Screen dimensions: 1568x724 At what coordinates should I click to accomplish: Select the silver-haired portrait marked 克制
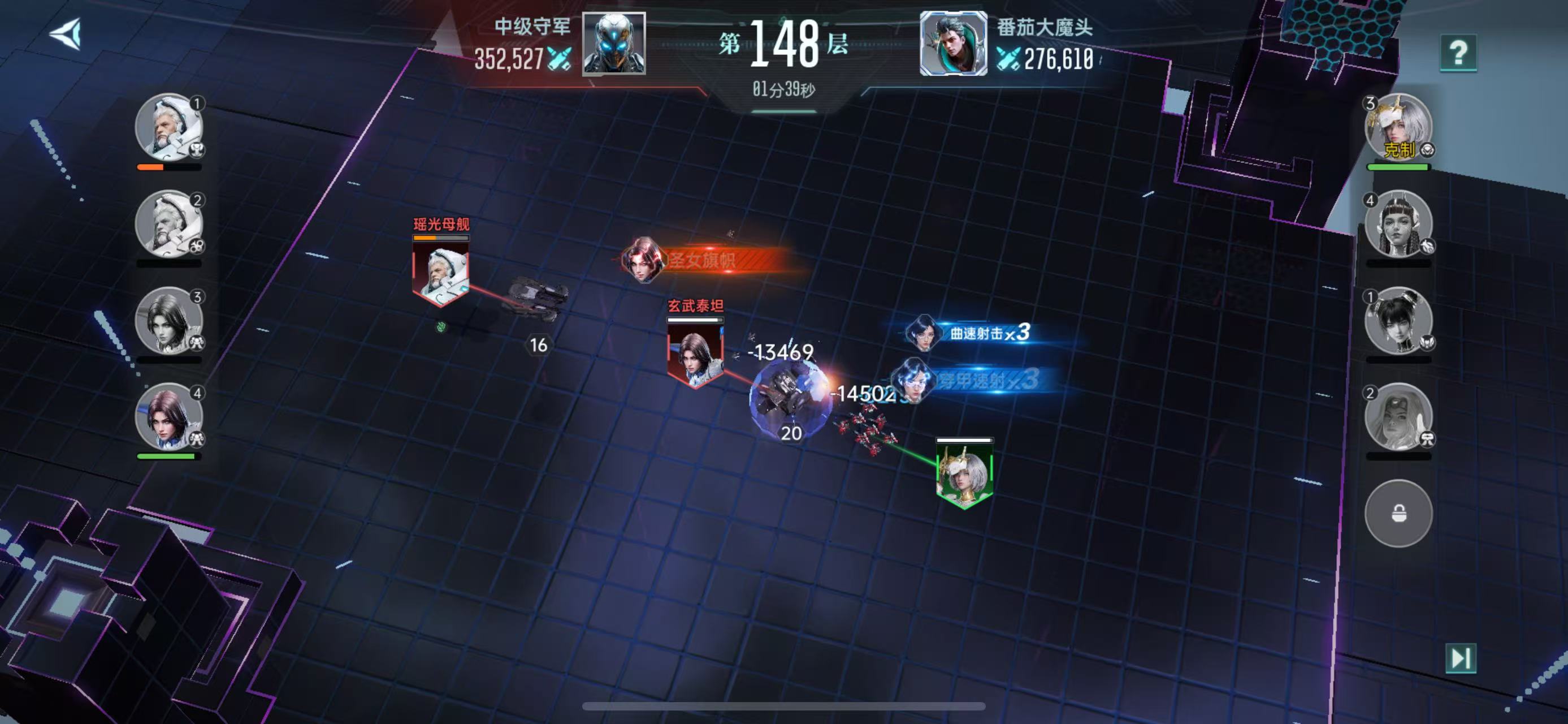point(1398,127)
